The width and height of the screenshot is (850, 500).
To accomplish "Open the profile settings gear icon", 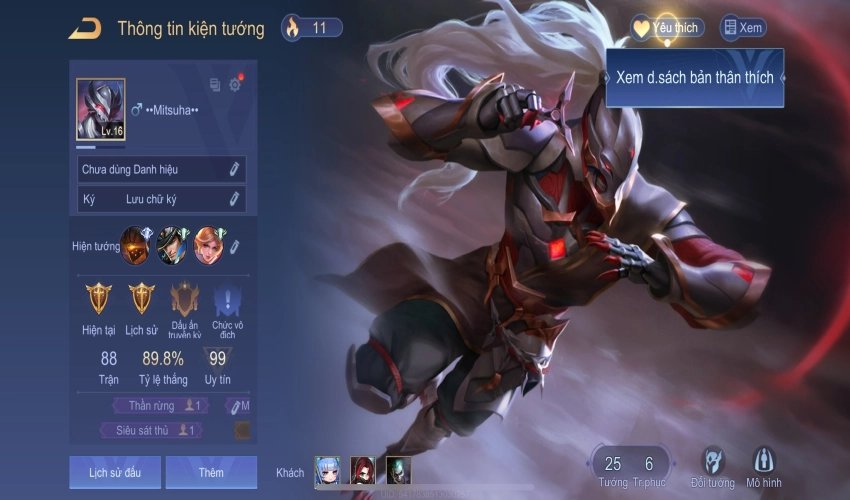I will [x=235, y=85].
